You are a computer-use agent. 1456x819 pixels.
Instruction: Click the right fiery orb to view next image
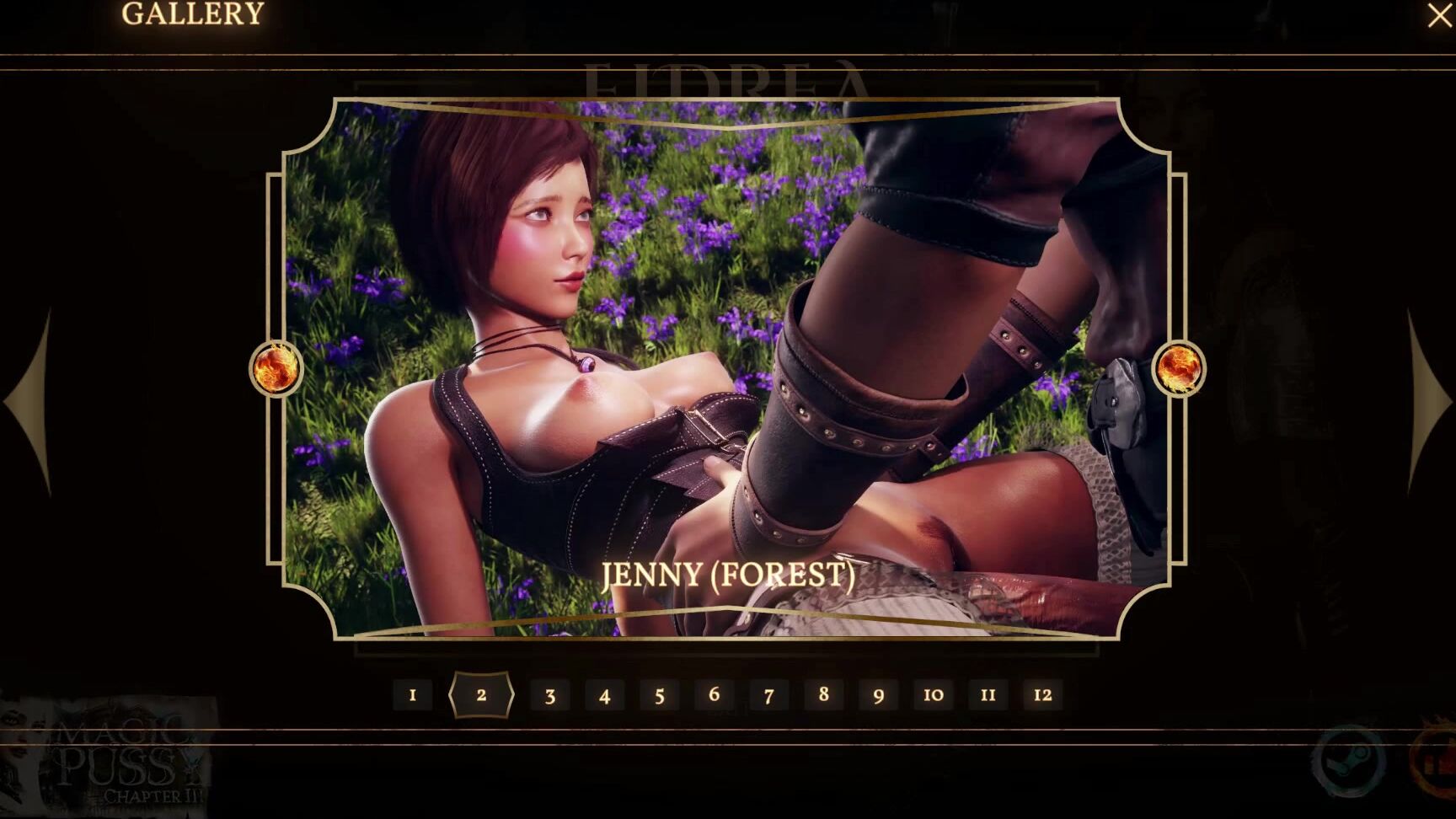click(1179, 368)
